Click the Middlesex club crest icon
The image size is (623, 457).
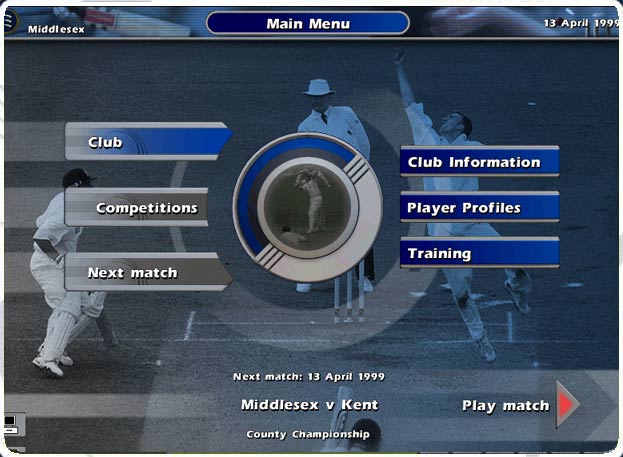(11, 21)
